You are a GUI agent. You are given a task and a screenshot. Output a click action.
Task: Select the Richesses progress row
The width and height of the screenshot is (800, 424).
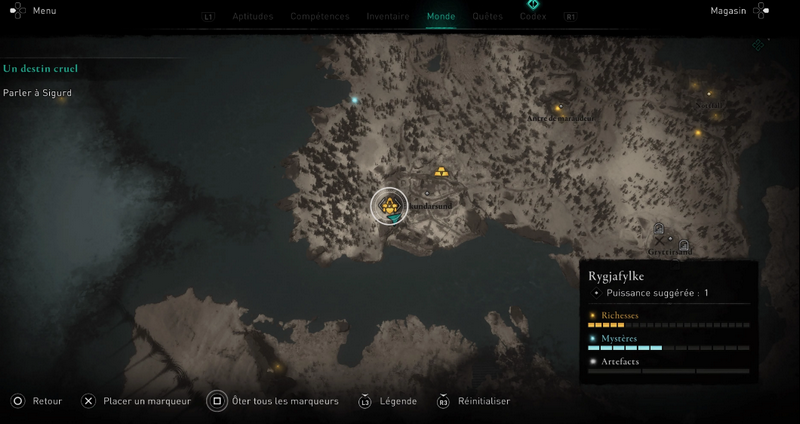pos(668,319)
